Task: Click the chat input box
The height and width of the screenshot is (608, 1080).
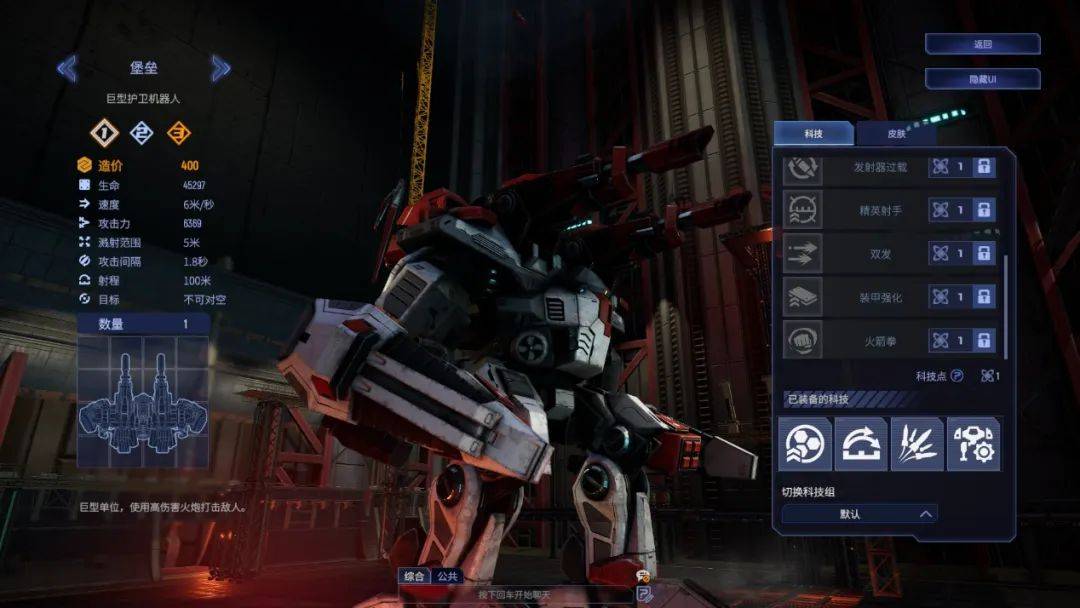Action: pos(515,594)
